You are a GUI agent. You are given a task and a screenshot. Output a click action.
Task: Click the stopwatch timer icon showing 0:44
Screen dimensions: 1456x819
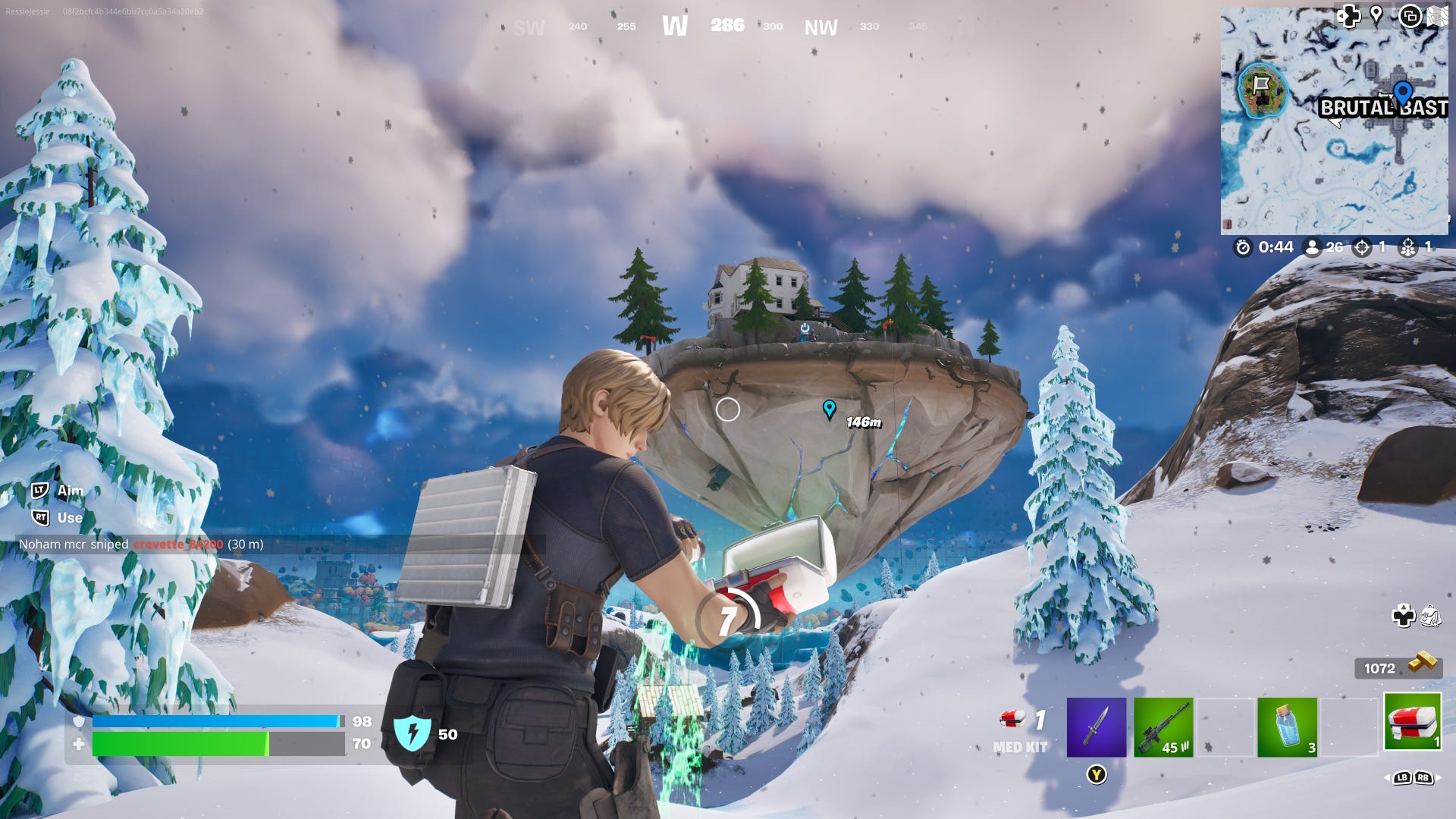click(1243, 247)
